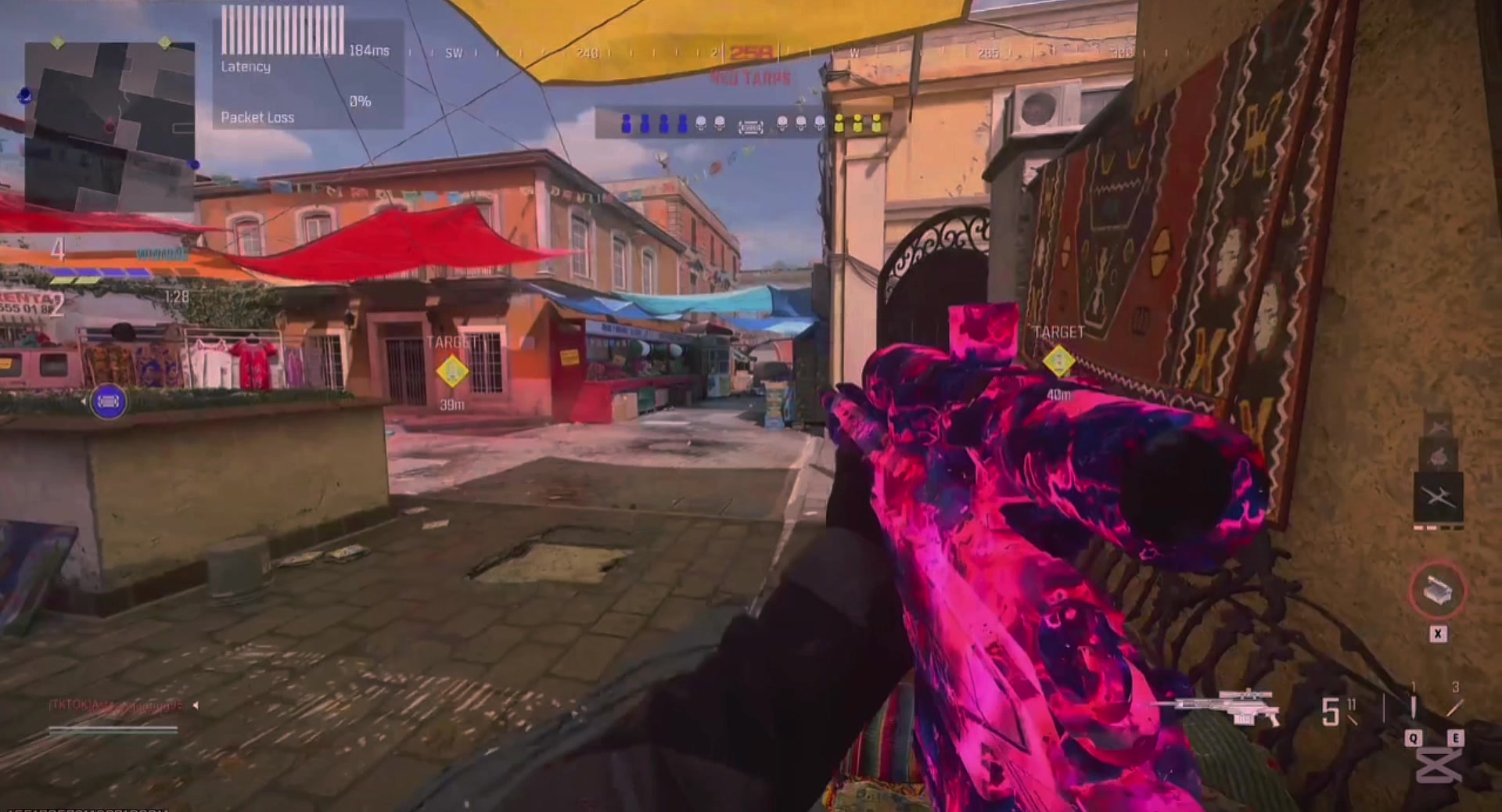The height and width of the screenshot is (812, 1502).
Task: Click the compass bar heading indicator
Action: (x=749, y=53)
